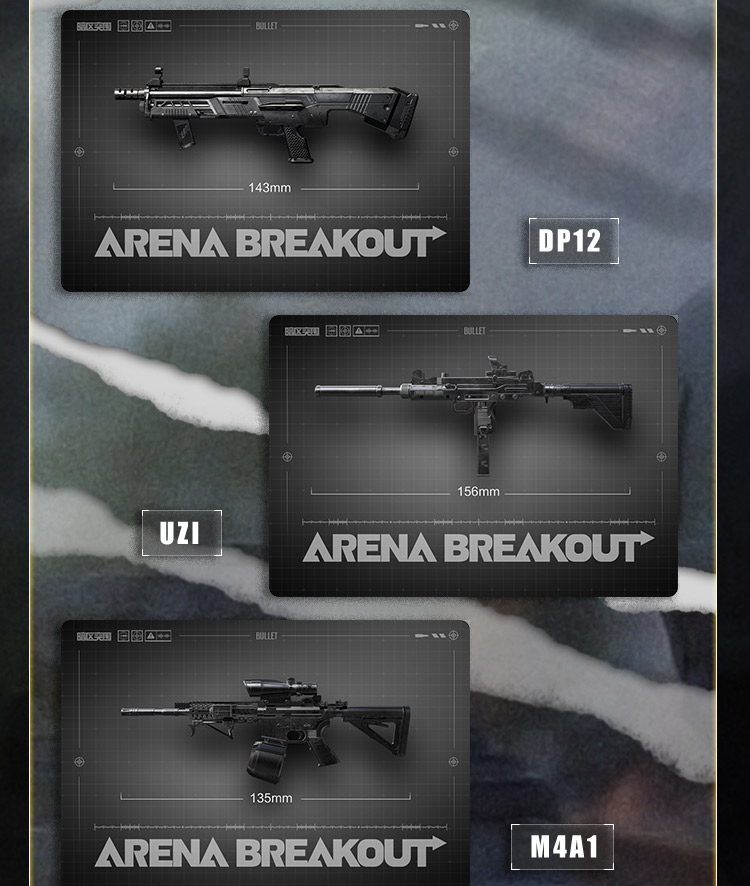750x886 pixels.
Task: Select the M4A1 name label
Action: (x=562, y=847)
